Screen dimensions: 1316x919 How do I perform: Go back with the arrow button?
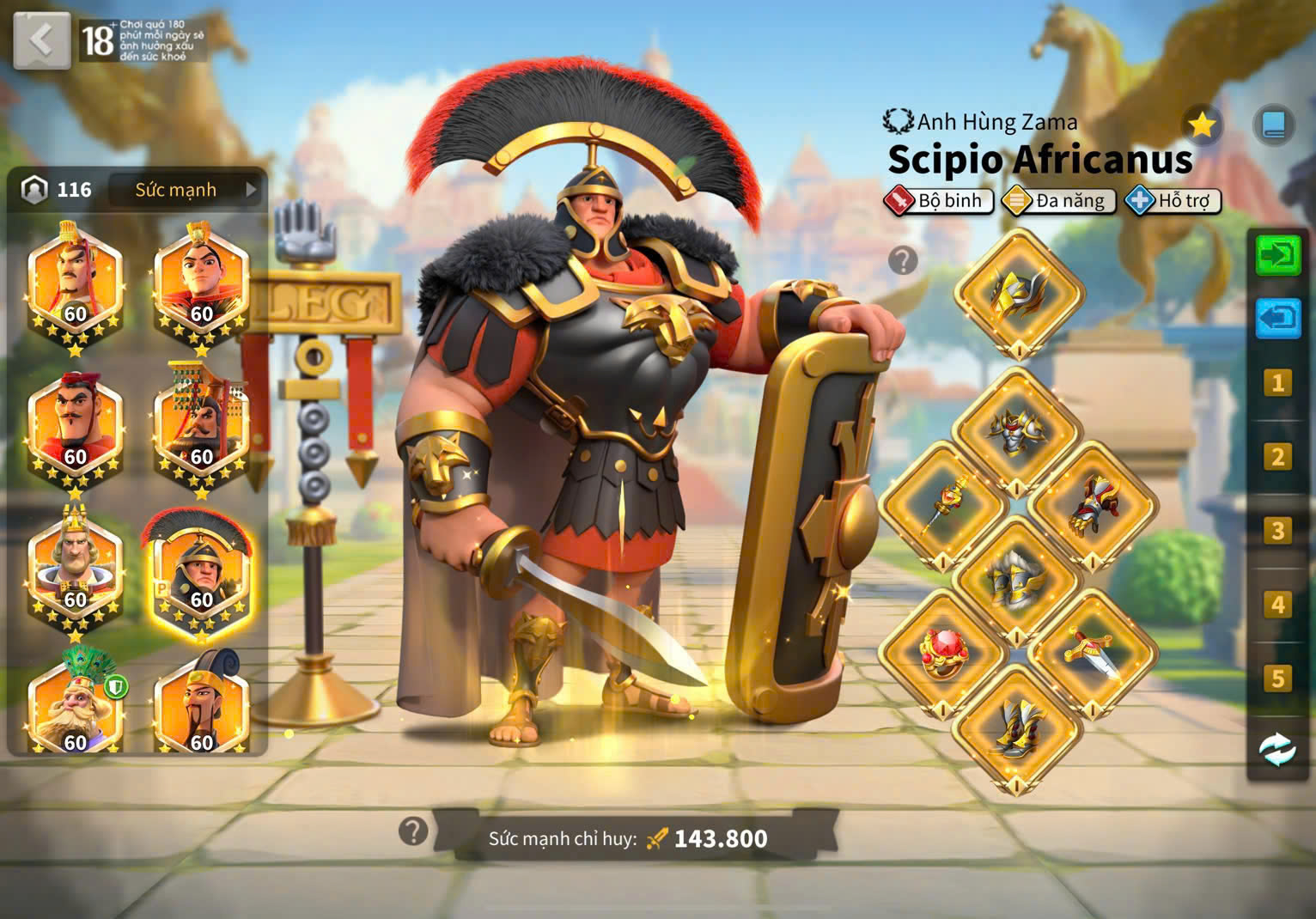pos(41,40)
